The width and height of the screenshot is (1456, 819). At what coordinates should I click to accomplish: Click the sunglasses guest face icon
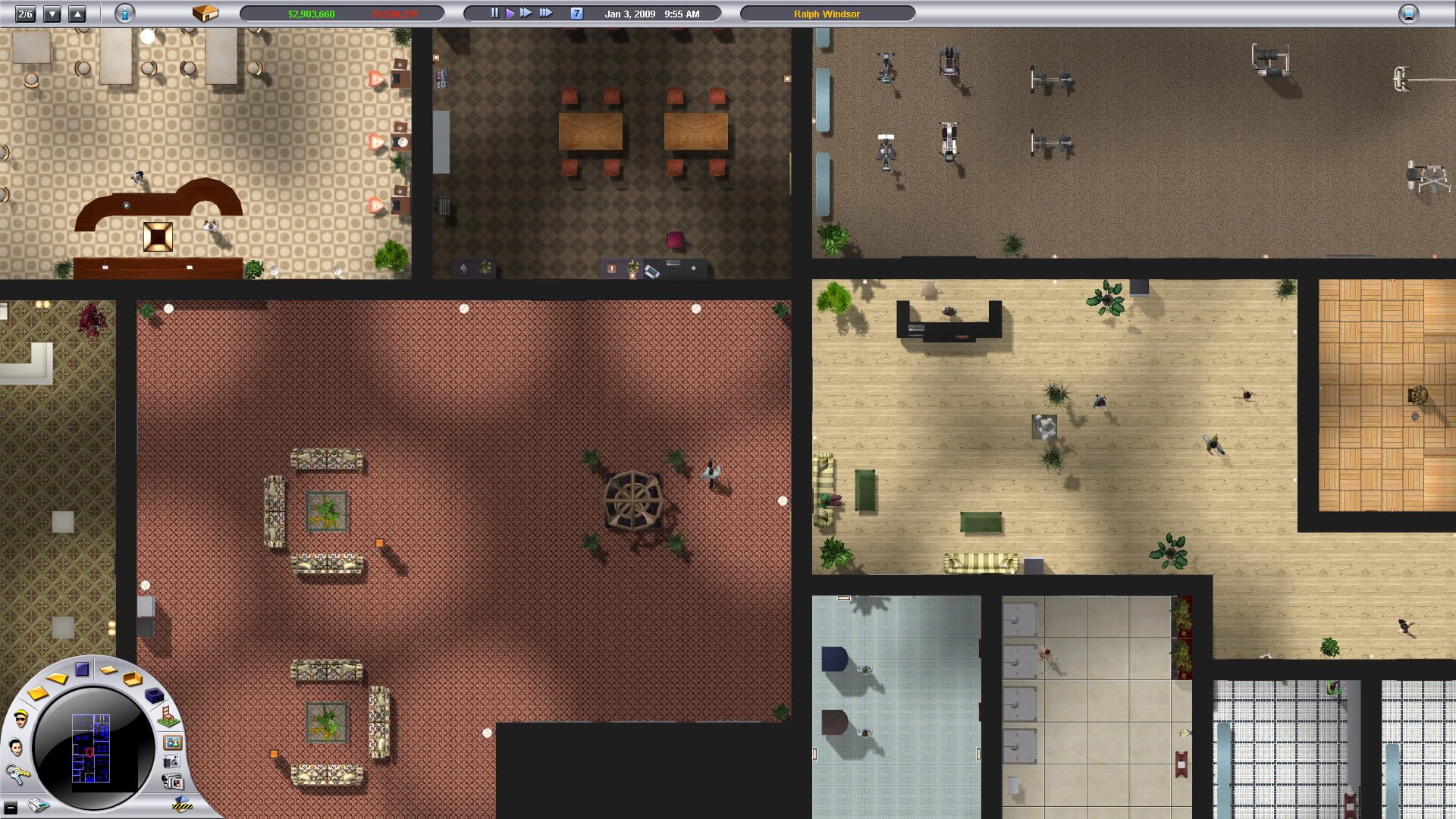point(20,719)
